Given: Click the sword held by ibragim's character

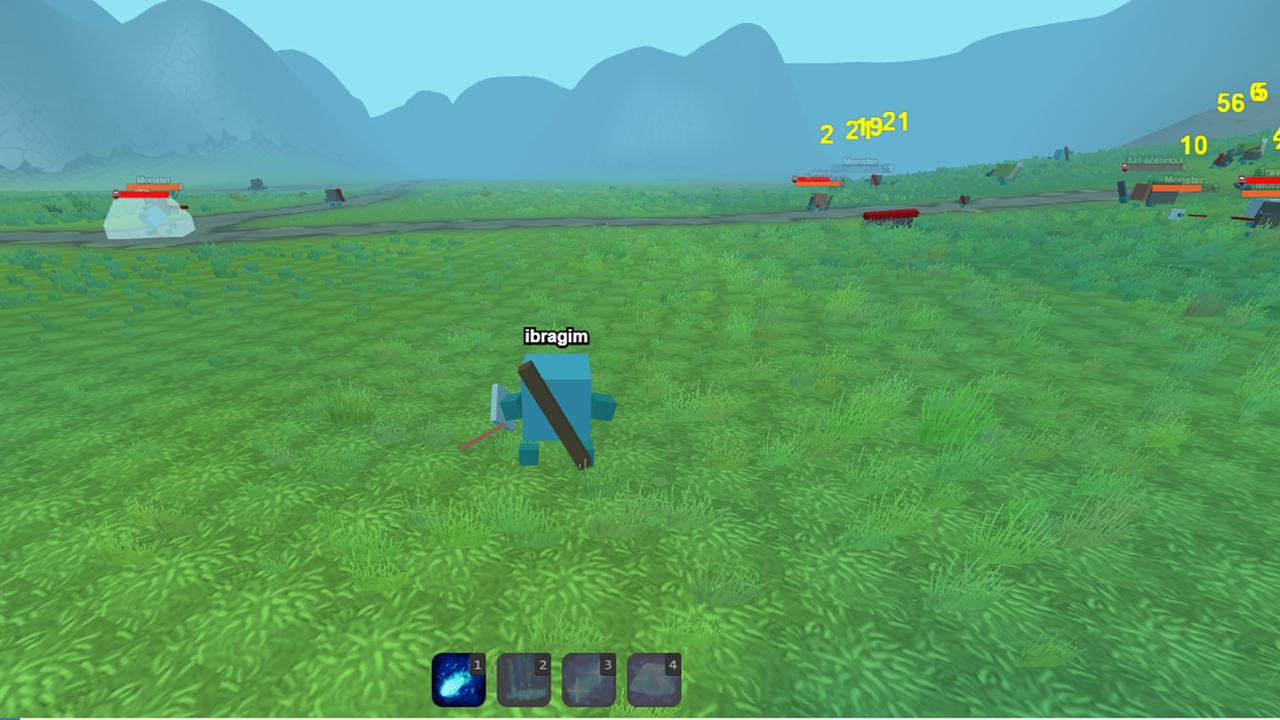Looking at the screenshot, I should pos(551,415).
